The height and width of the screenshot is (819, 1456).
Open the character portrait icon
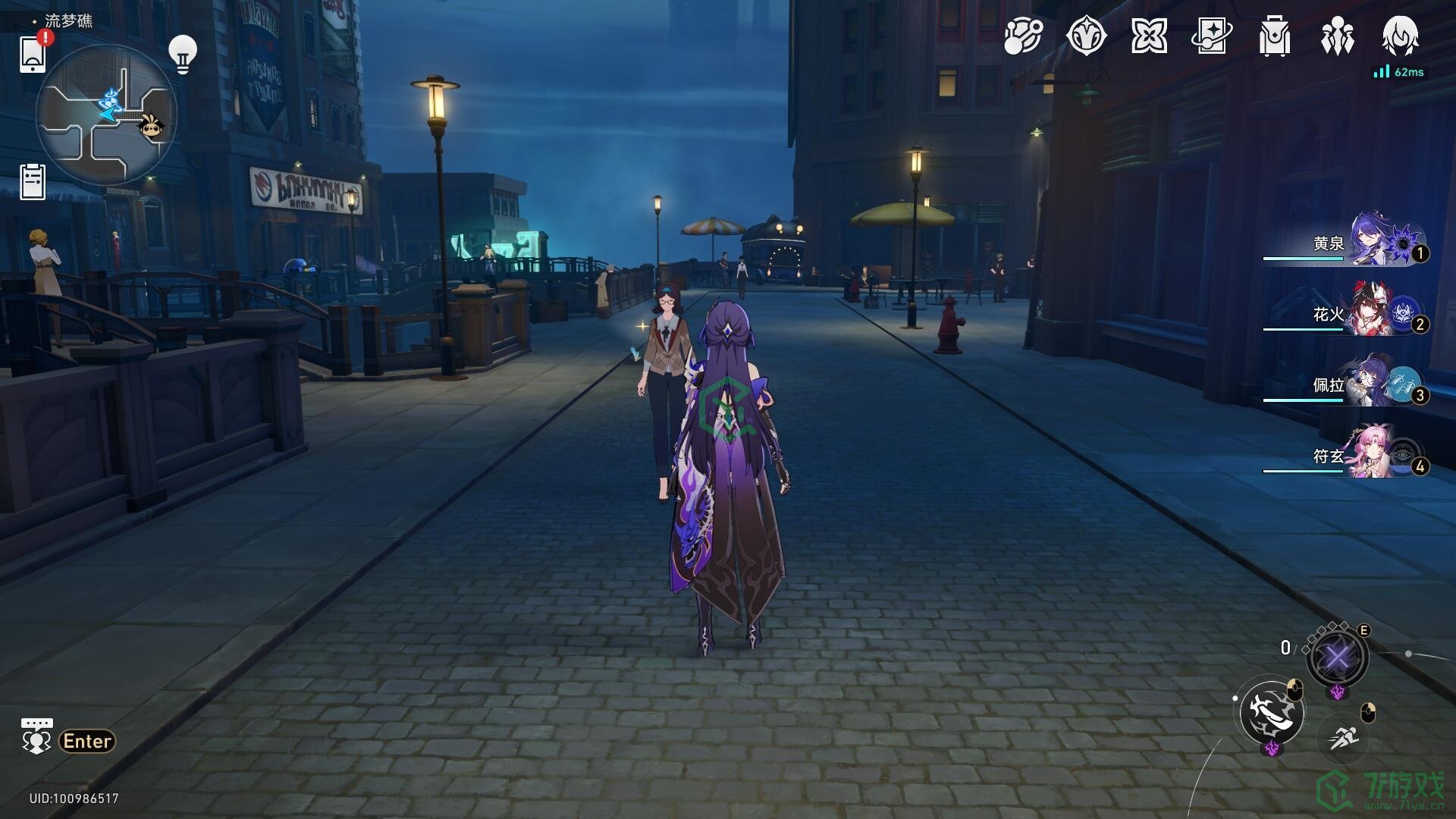point(1400,36)
